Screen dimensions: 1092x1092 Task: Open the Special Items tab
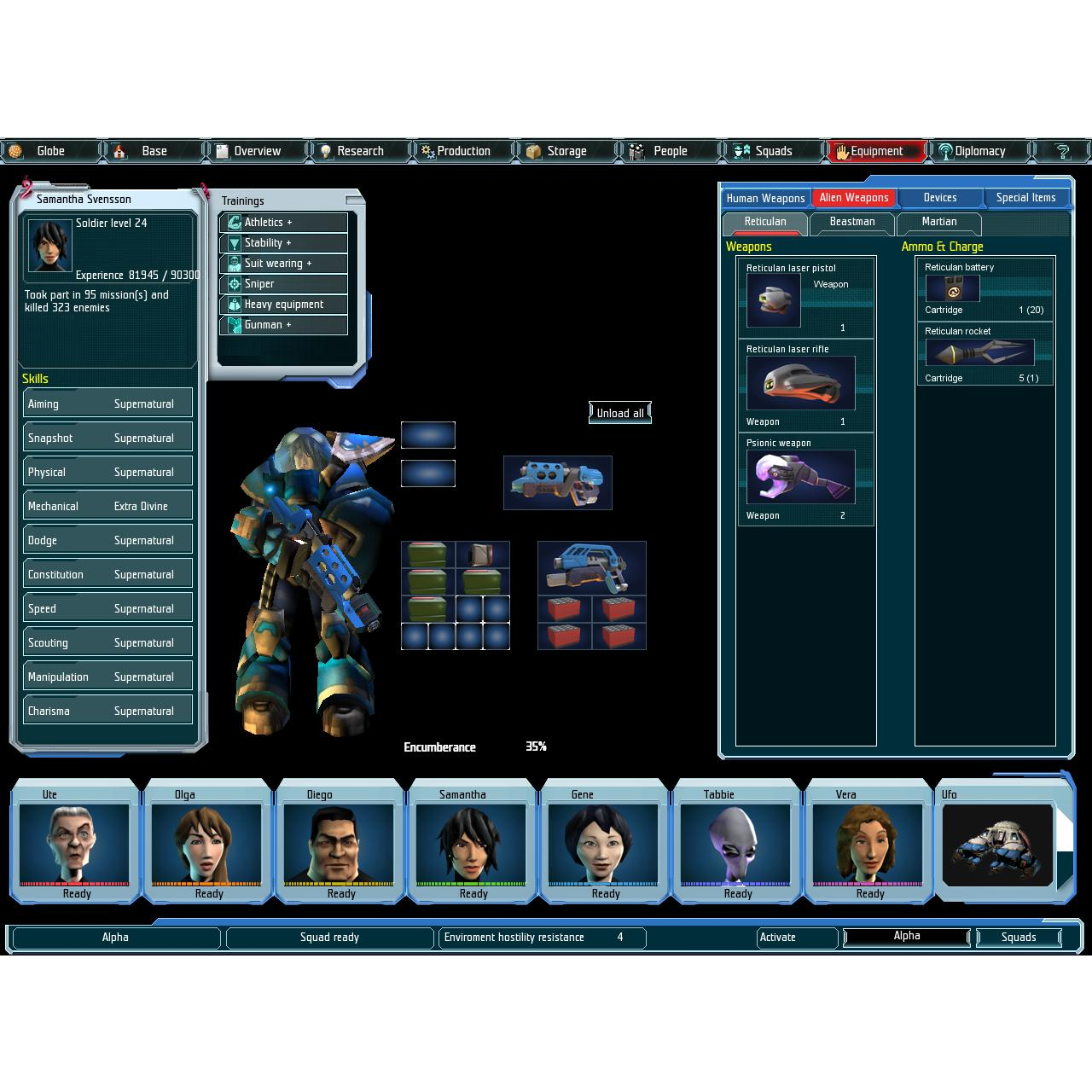[1025, 198]
